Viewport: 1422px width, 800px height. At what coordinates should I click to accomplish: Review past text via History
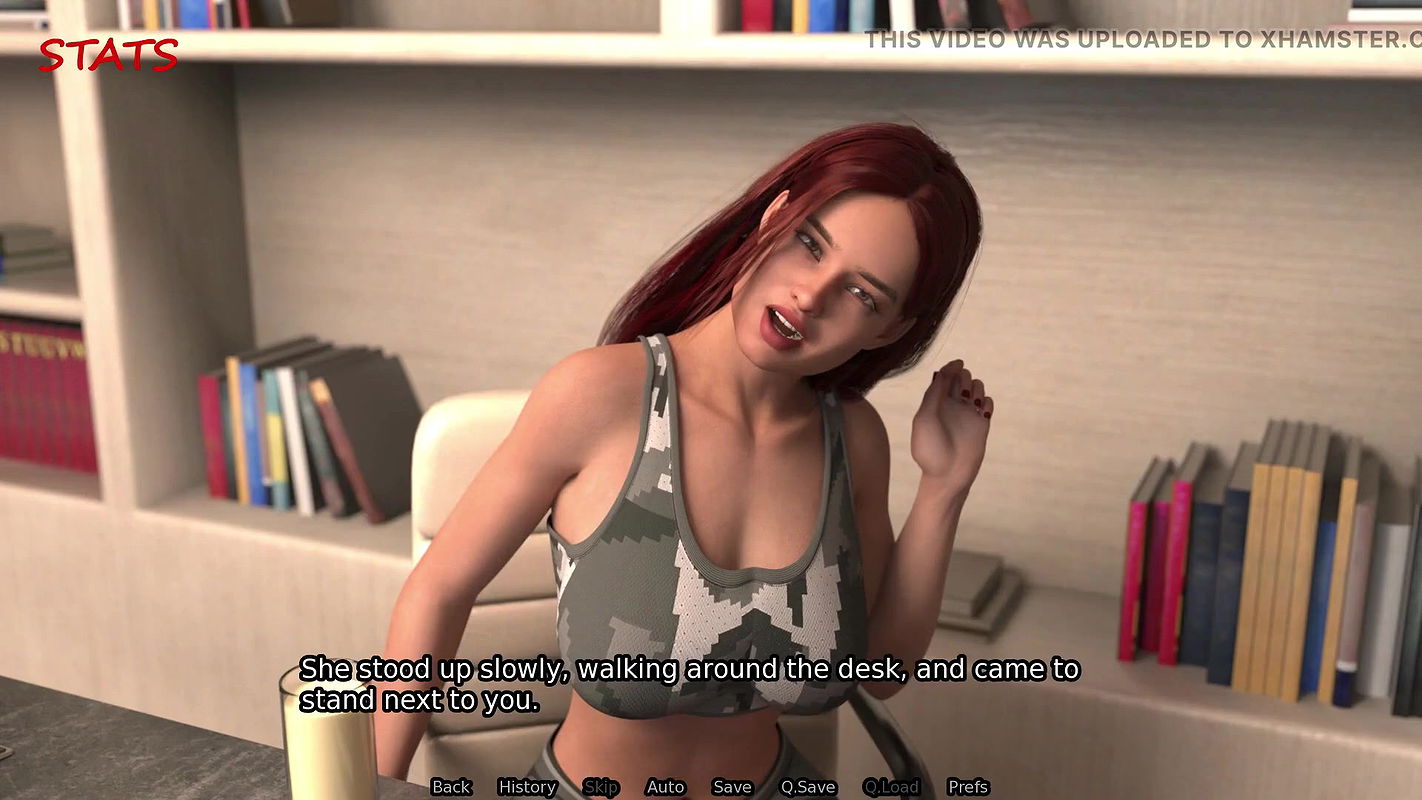point(527,787)
